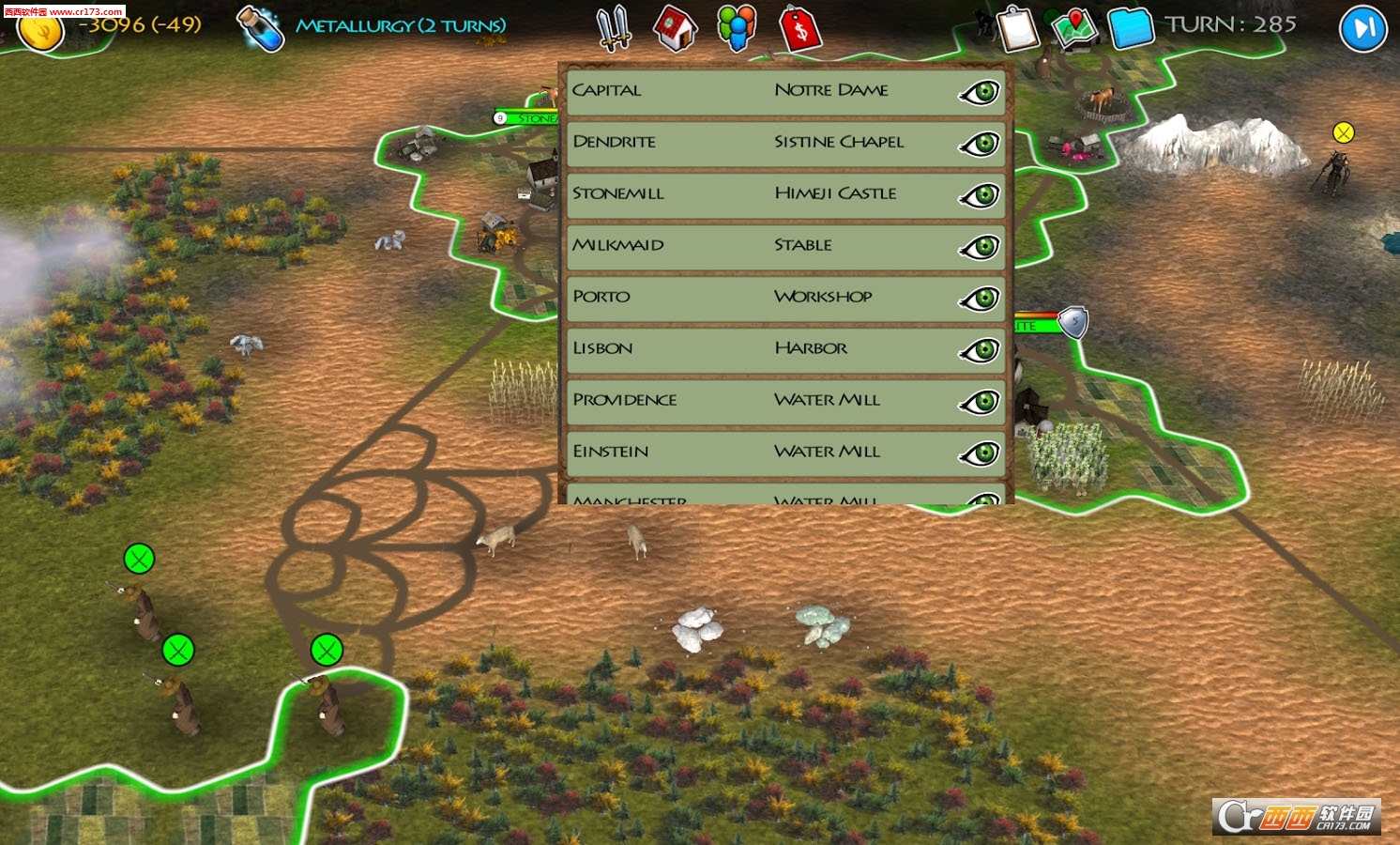Open the world map icon with red pin
The width and height of the screenshot is (1400, 845).
point(1075,29)
